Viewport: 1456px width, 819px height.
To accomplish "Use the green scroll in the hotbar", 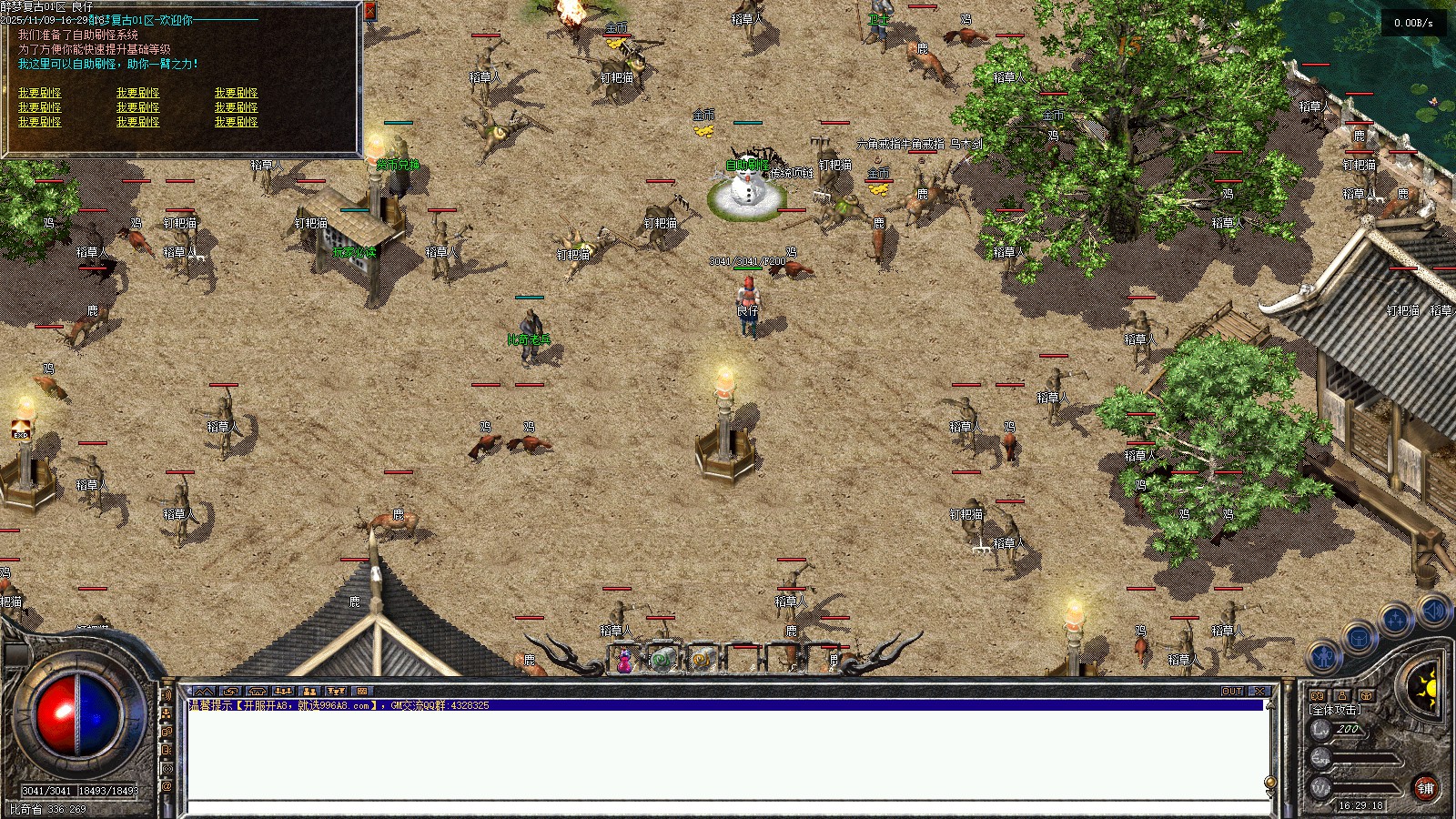I will point(662,659).
